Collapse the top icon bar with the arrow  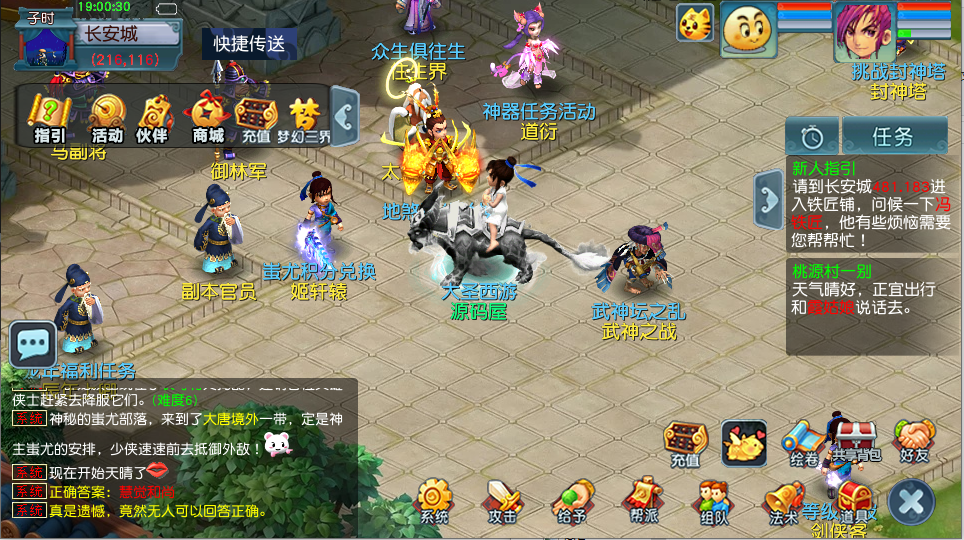[x=345, y=116]
